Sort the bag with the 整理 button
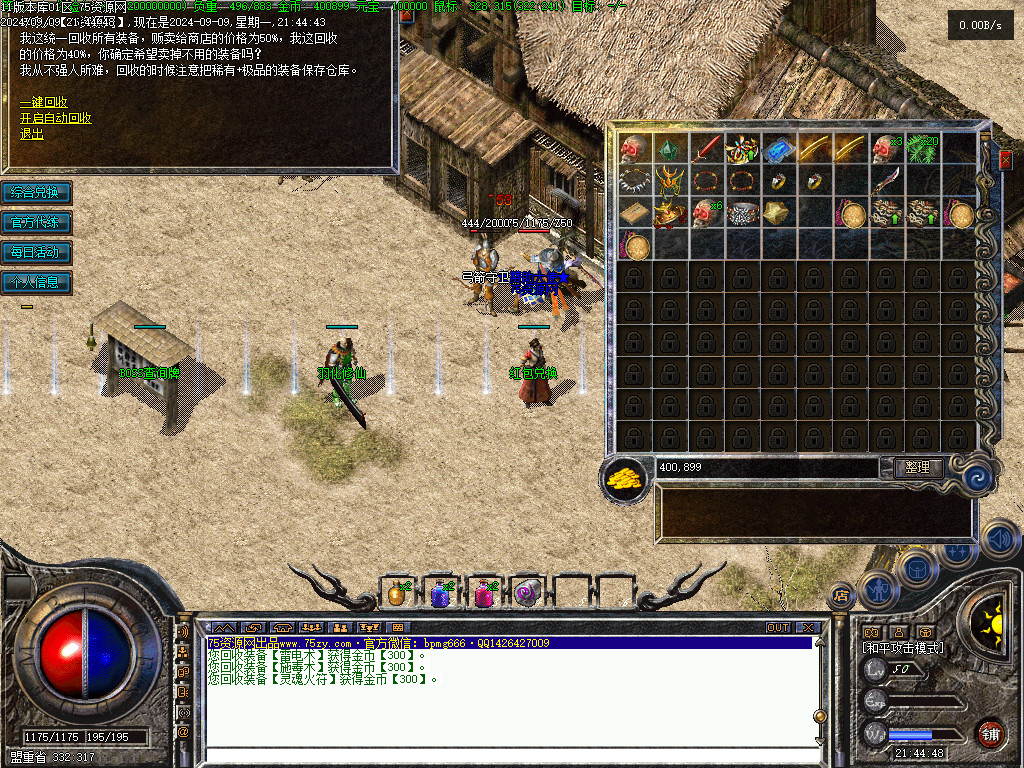The image size is (1024, 768). click(x=916, y=468)
